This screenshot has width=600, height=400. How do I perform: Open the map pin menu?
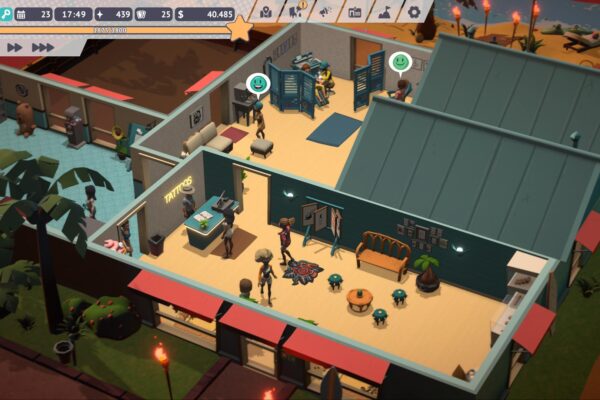[x=266, y=12]
